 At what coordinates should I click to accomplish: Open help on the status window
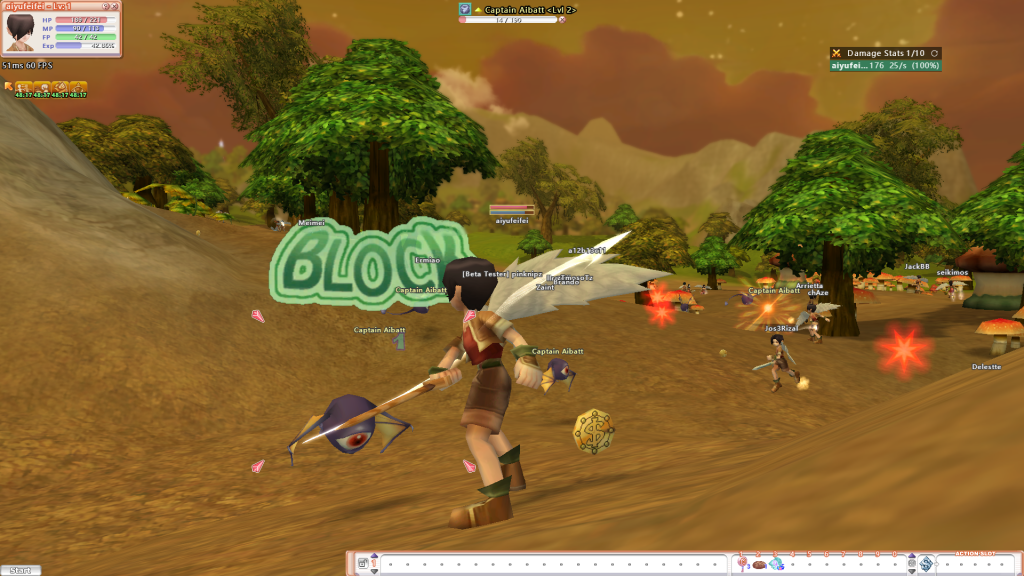104,6
